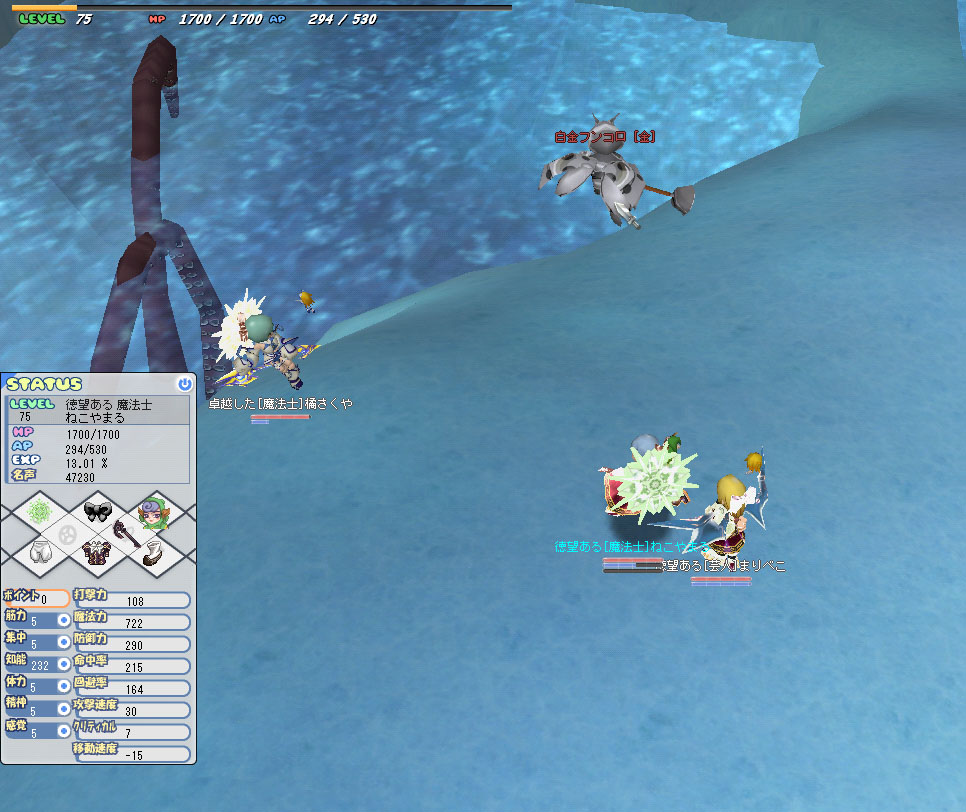The image size is (966, 812).
Task: Select the black ribbon equipment slot
Action: click(x=97, y=512)
